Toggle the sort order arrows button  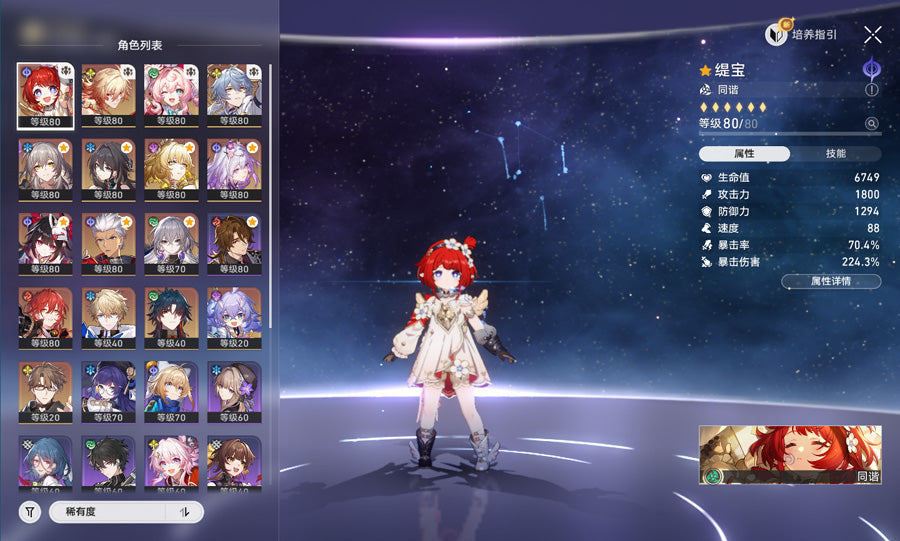(184, 512)
